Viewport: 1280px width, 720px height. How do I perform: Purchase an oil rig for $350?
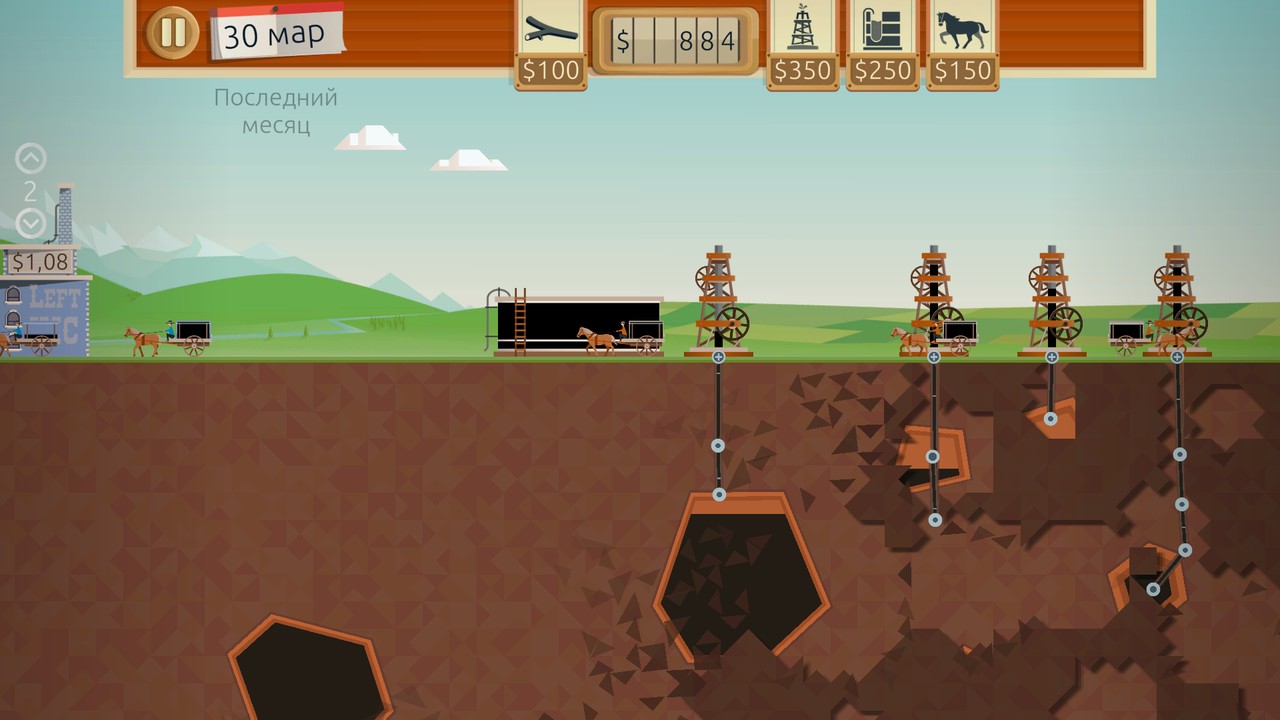pos(802,42)
